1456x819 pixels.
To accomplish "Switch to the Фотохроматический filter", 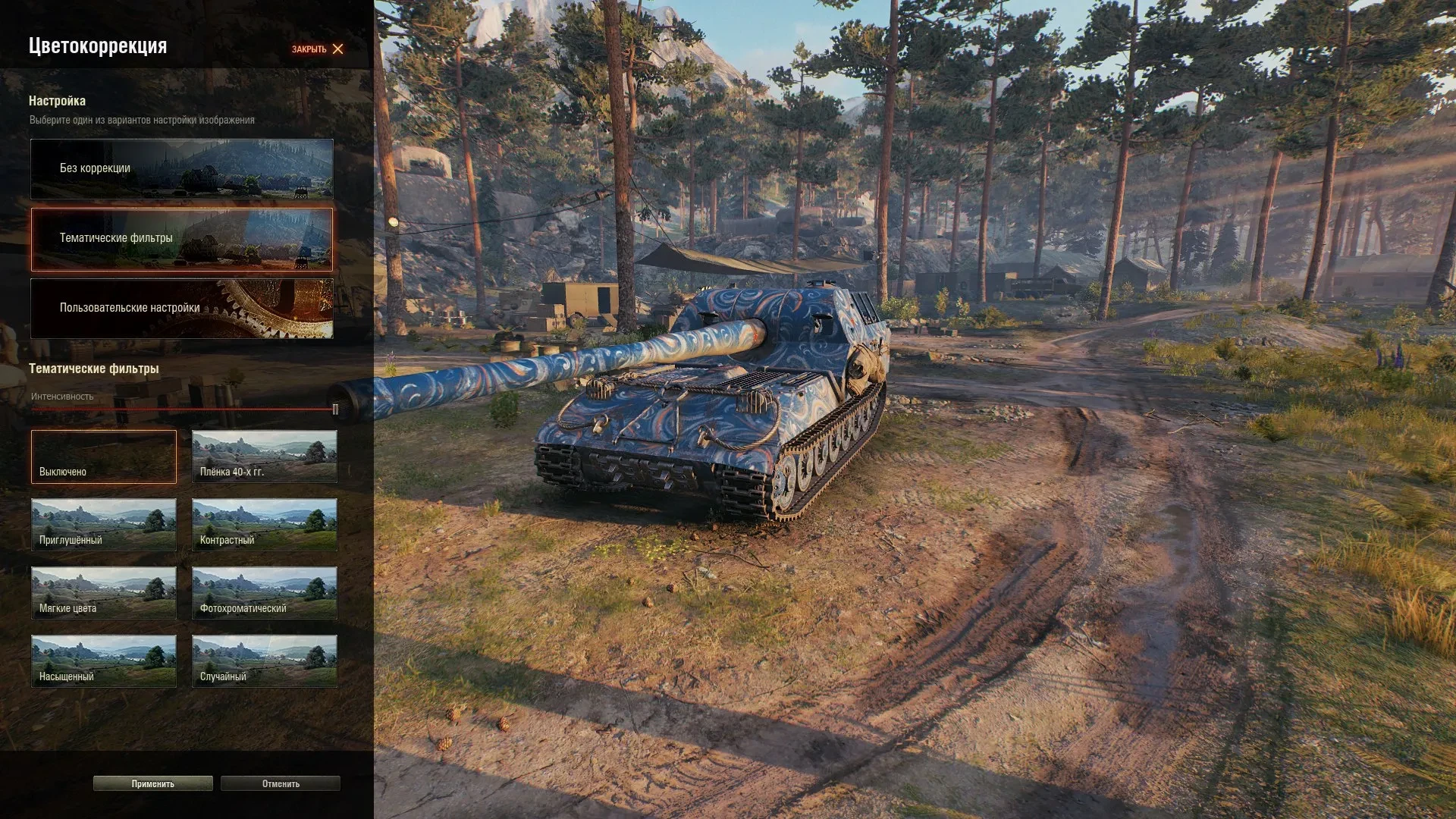I will (x=265, y=593).
